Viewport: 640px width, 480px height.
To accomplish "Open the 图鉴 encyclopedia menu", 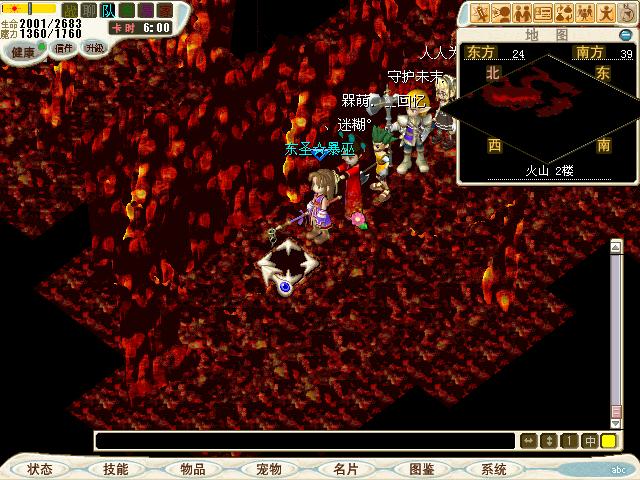I will (421, 468).
